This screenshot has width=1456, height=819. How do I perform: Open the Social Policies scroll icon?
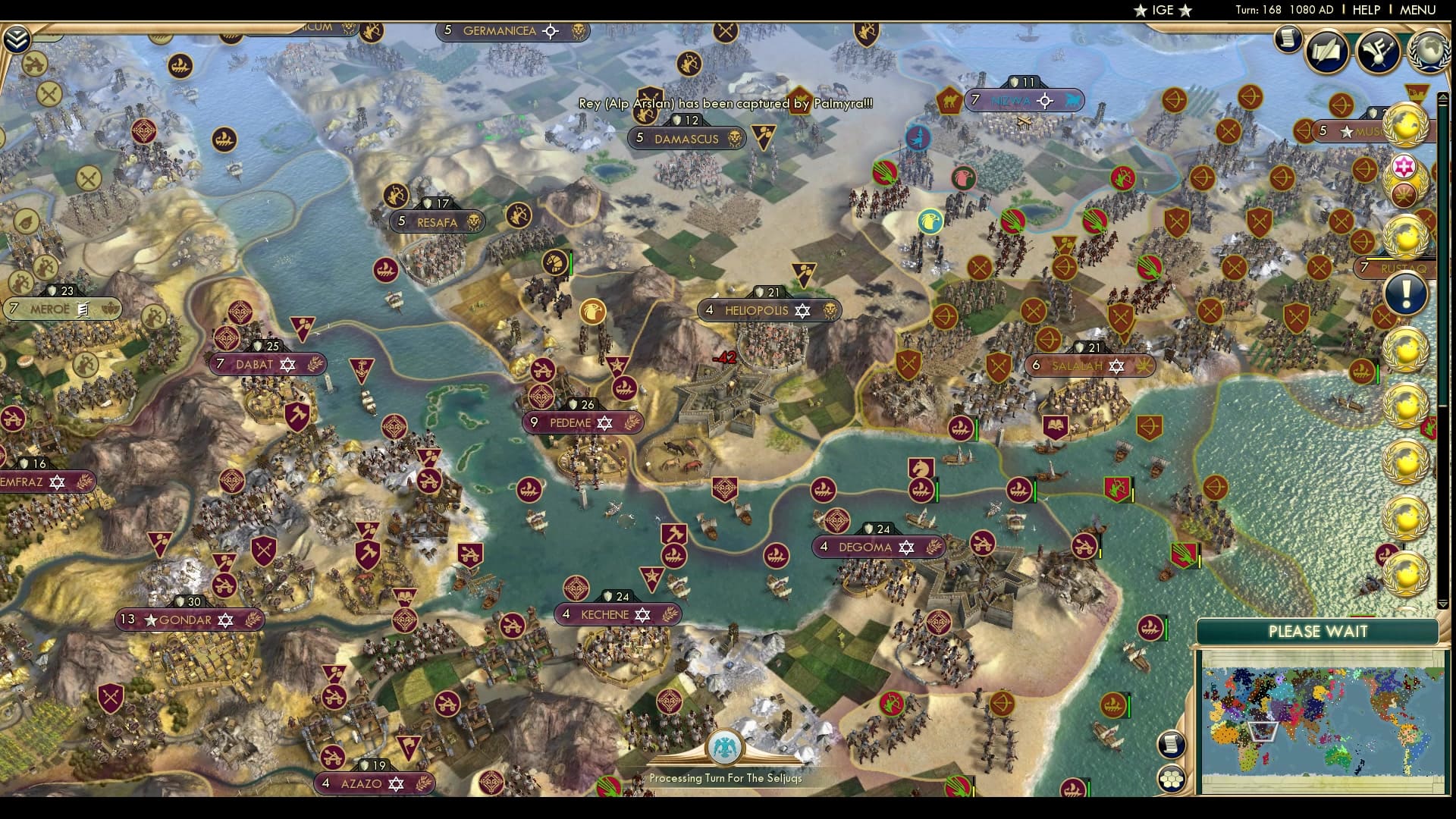tap(1327, 49)
